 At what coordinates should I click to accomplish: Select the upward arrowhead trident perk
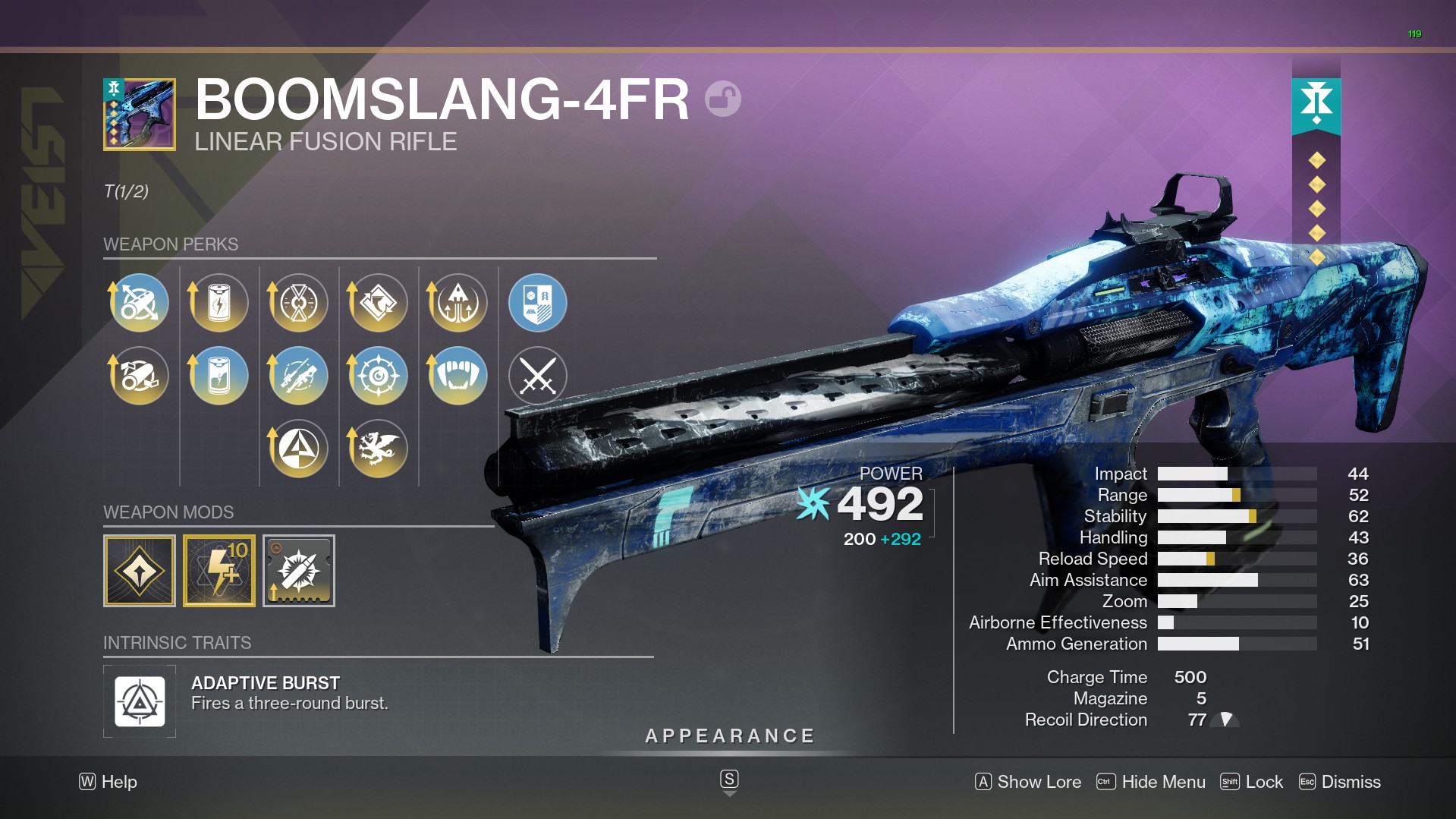[x=458, y=303]
